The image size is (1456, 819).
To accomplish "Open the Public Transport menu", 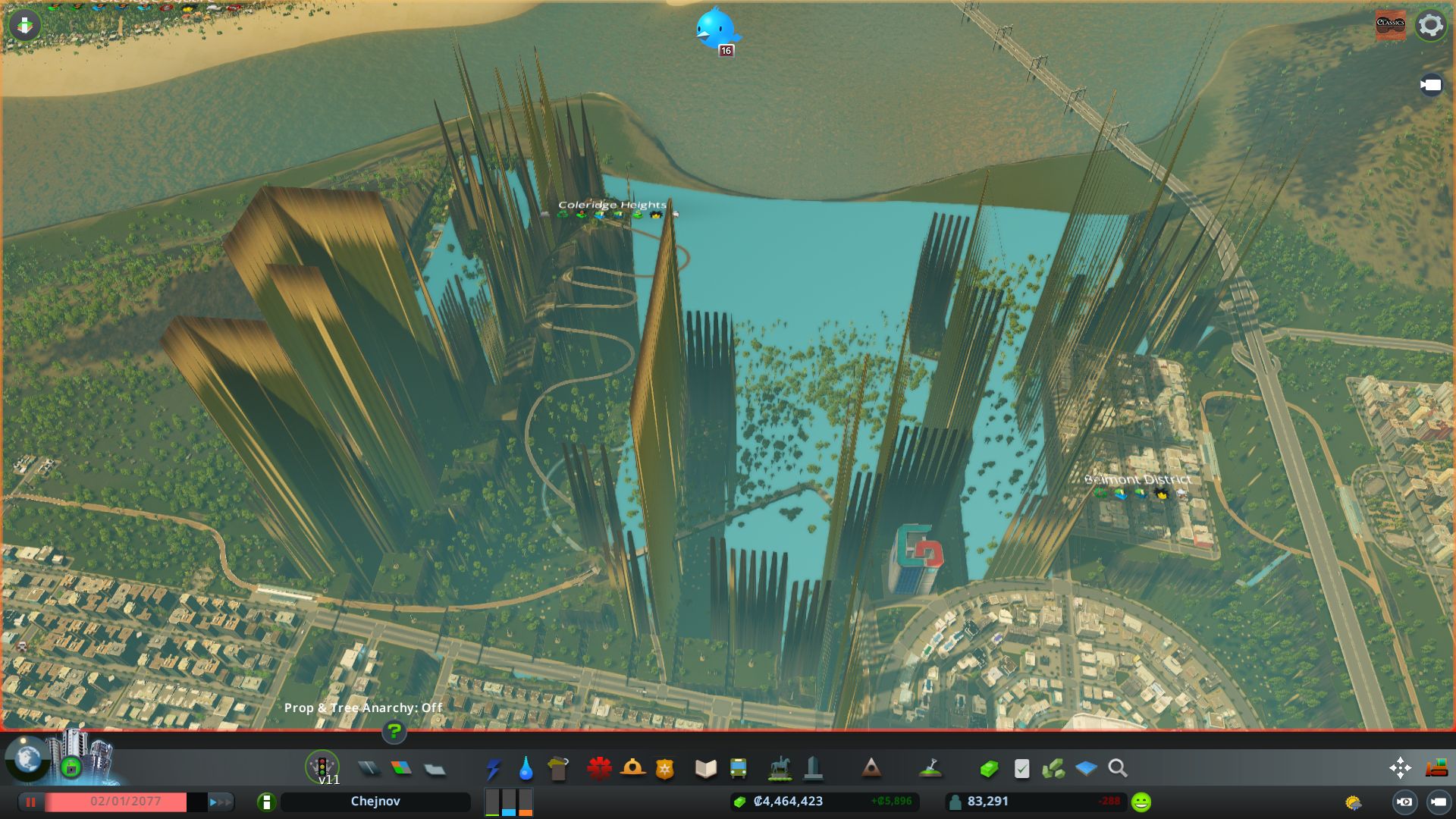I will [739, 768].
